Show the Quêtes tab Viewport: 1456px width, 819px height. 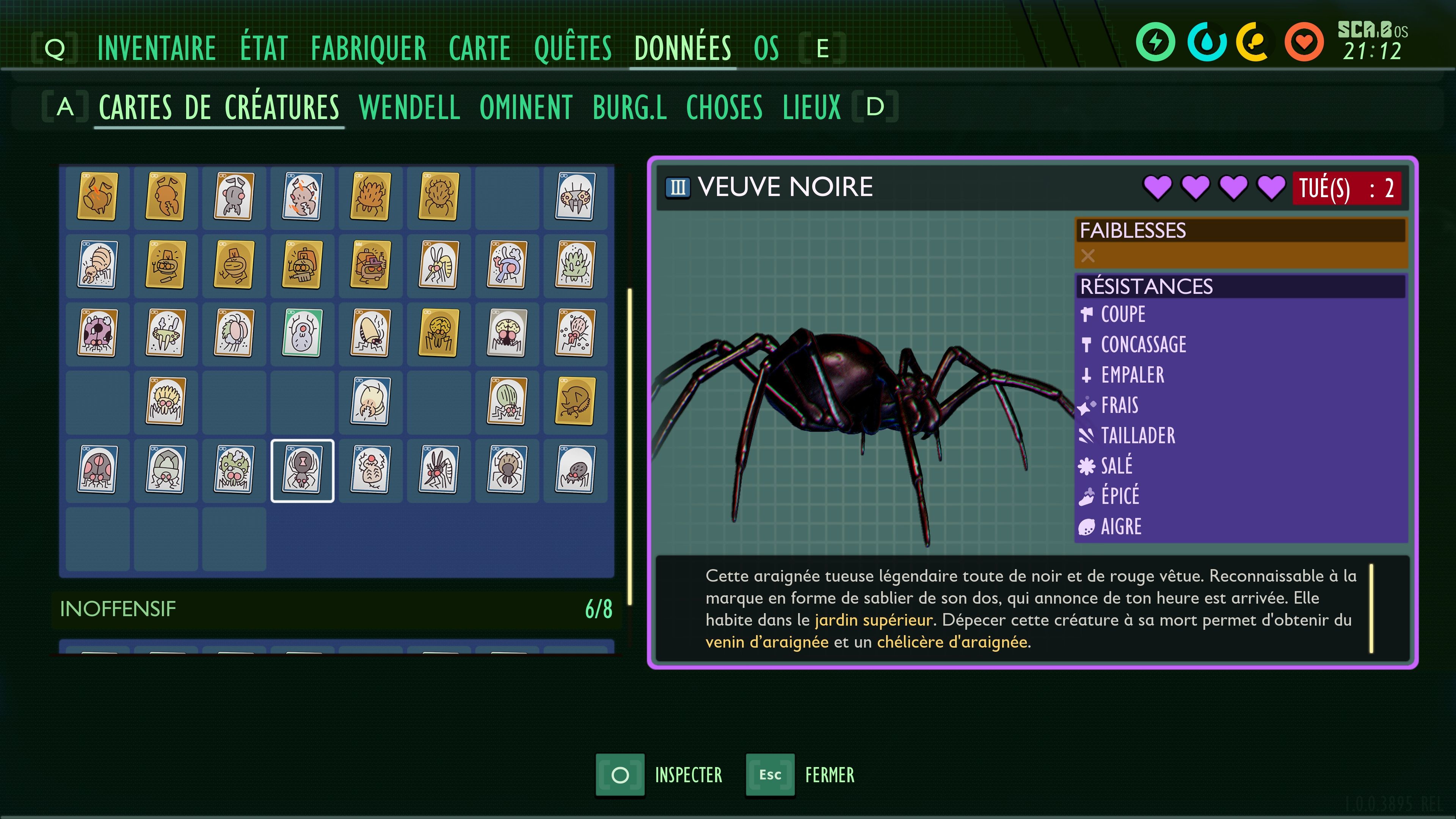573,48
